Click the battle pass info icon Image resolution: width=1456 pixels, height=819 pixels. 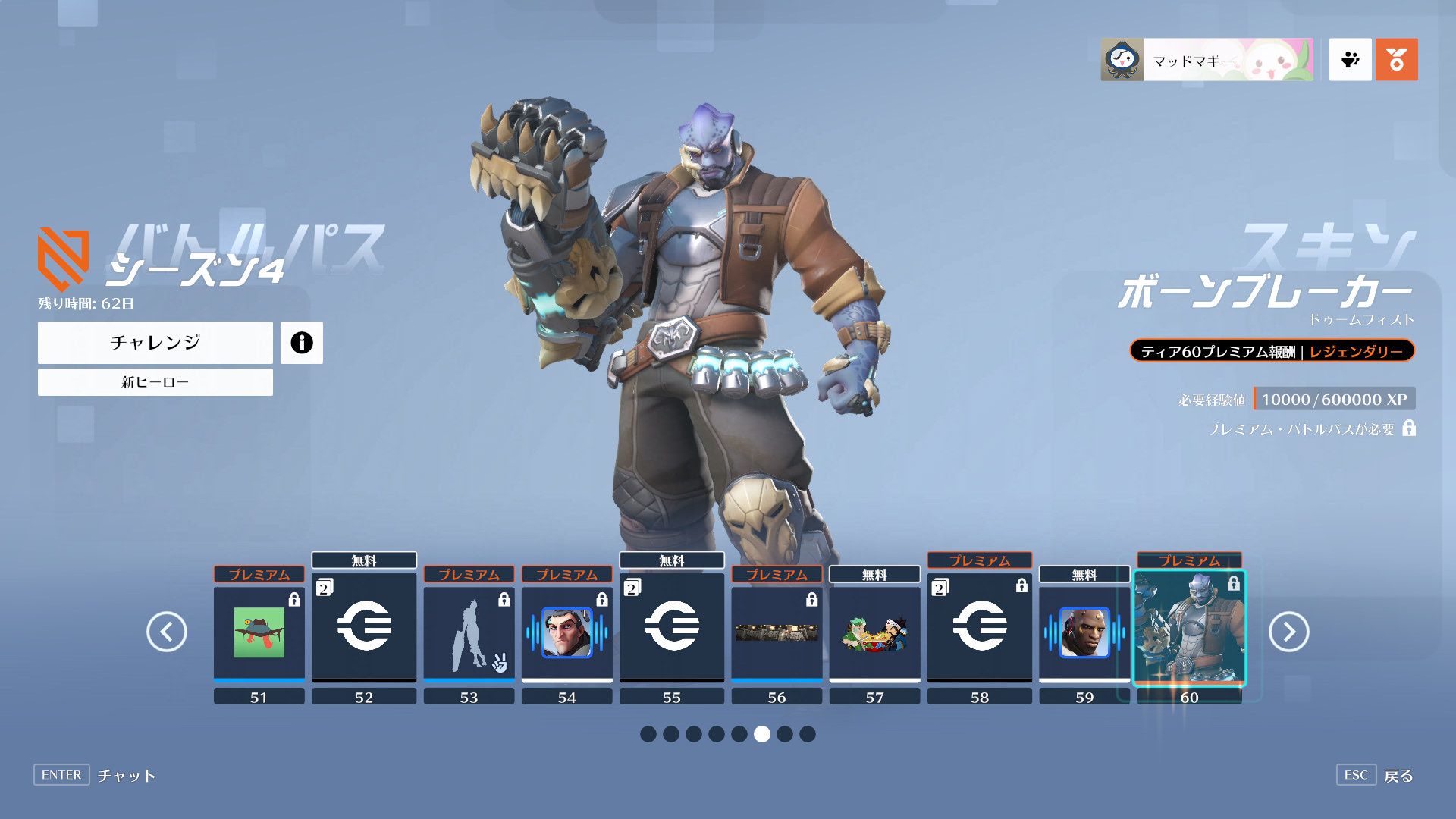point(302,343)
